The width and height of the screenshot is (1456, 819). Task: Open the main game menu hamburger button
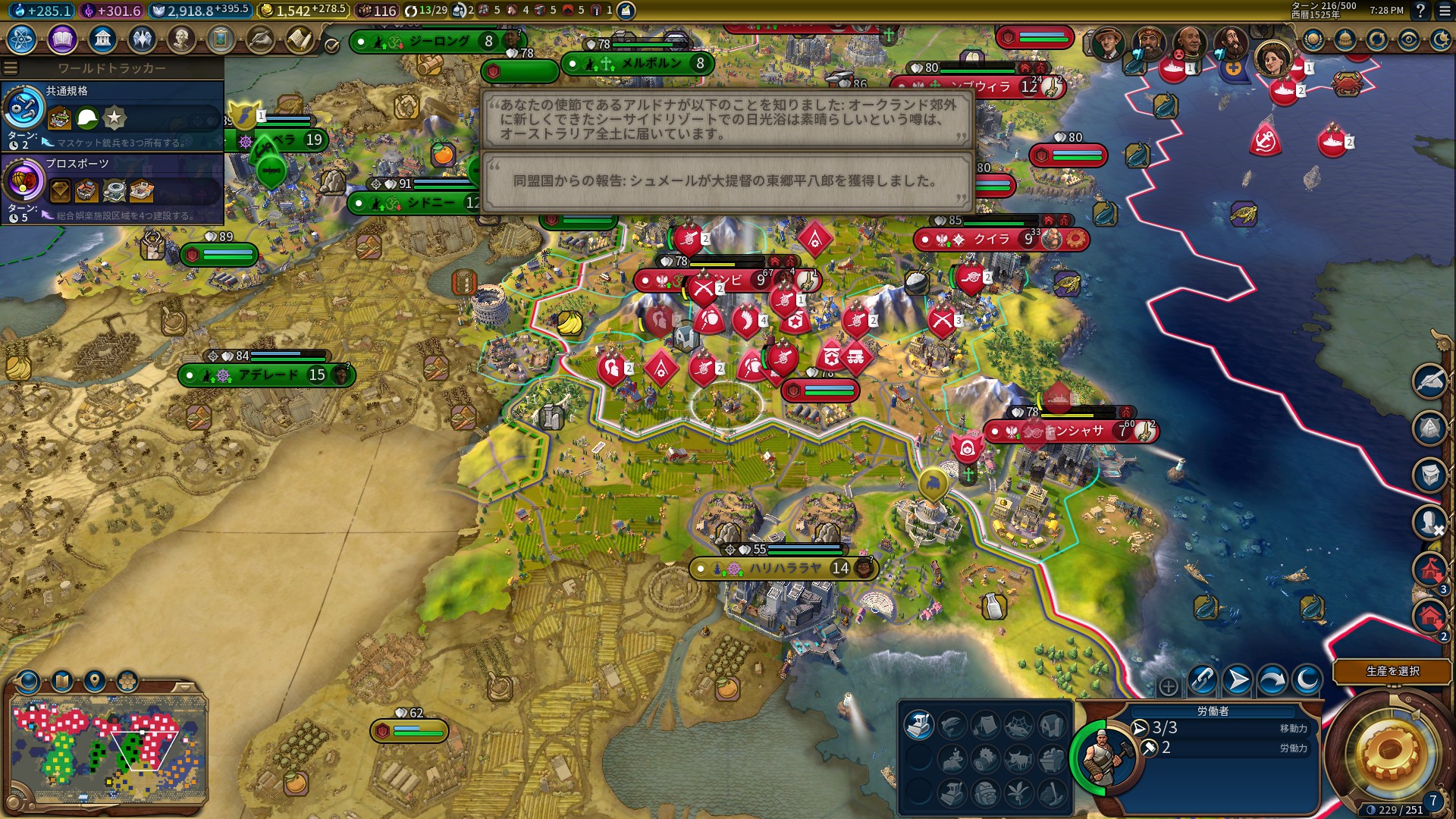(1444, 11)
